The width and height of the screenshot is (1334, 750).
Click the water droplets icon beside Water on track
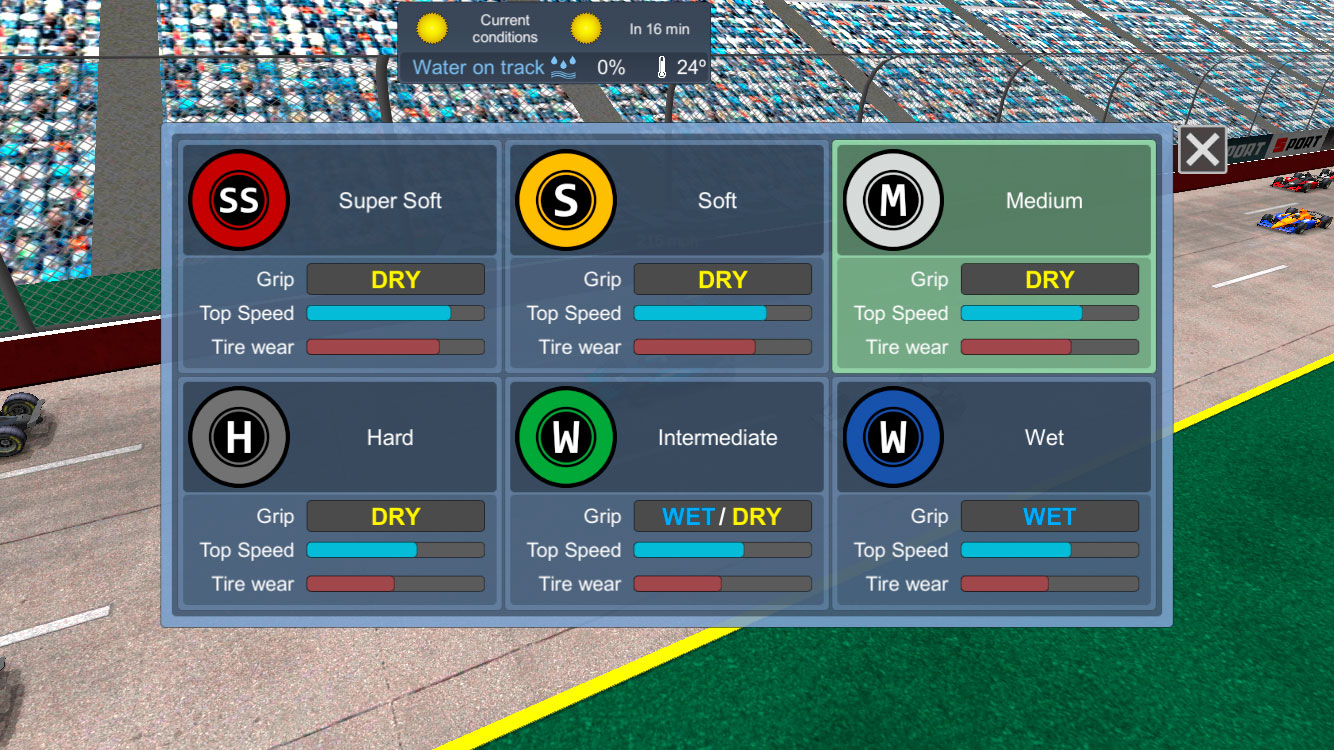tap(563, 67)
